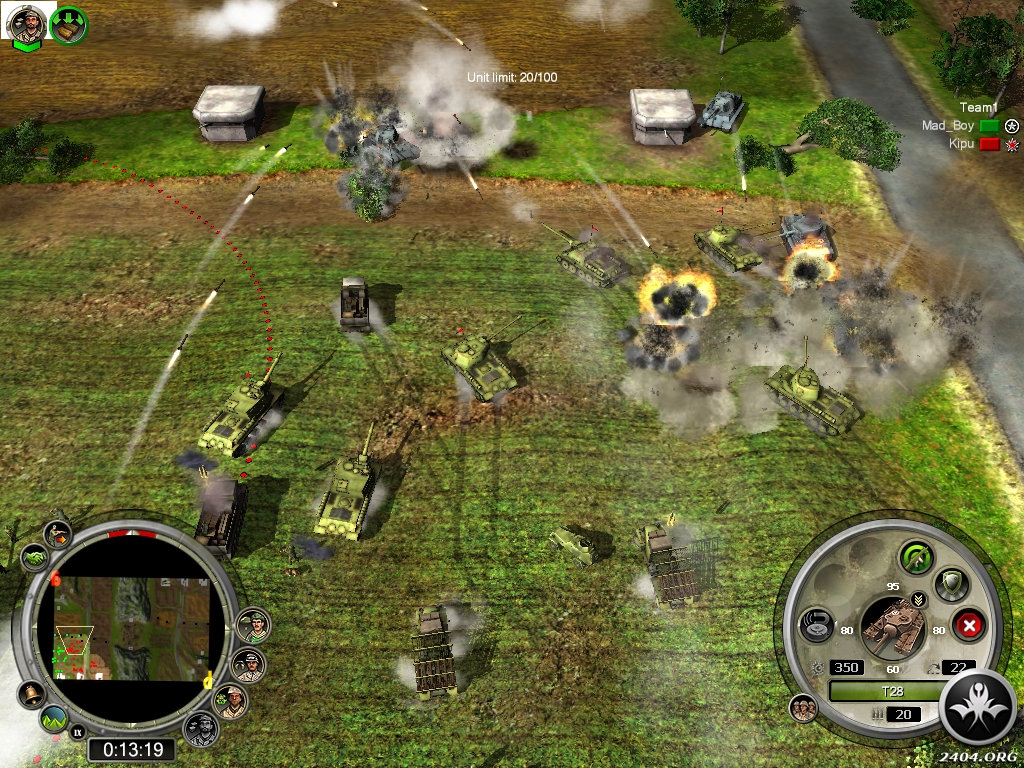1024x768 pixels.
Task: Click the red X stop command
Action: click(968, 627)
